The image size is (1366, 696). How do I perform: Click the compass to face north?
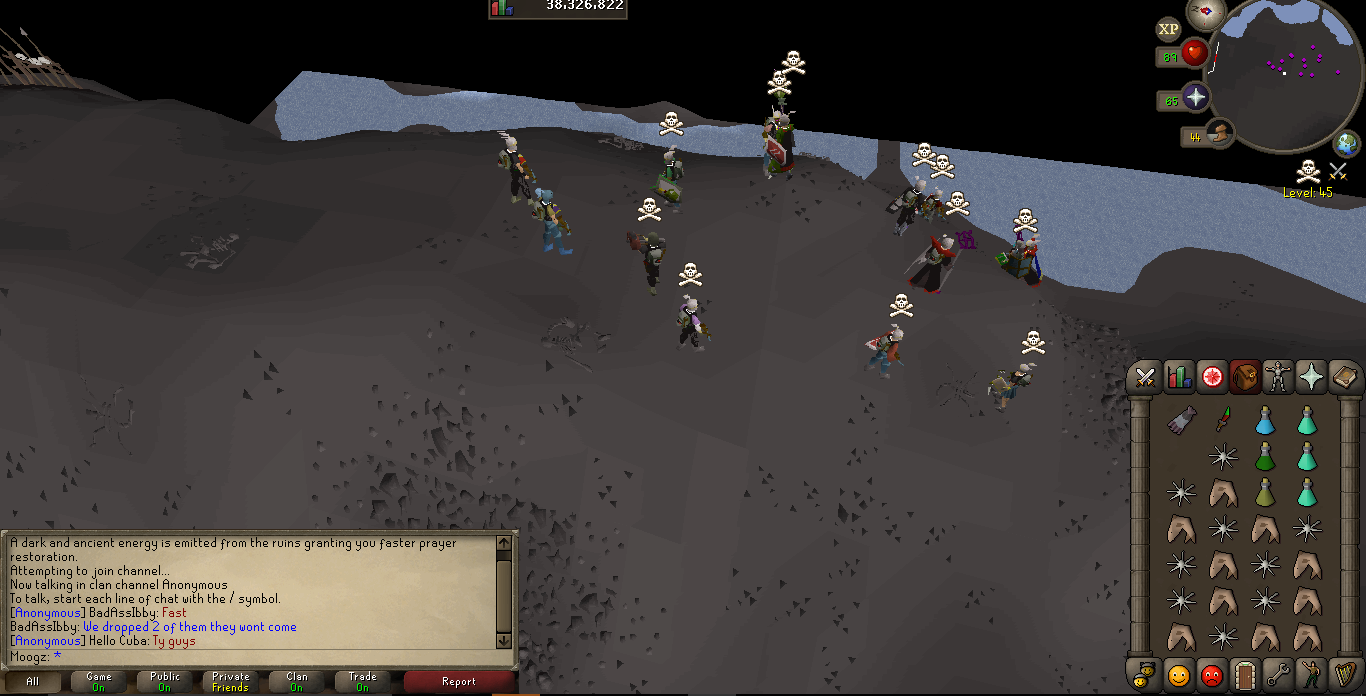[x=1205, y=12]
